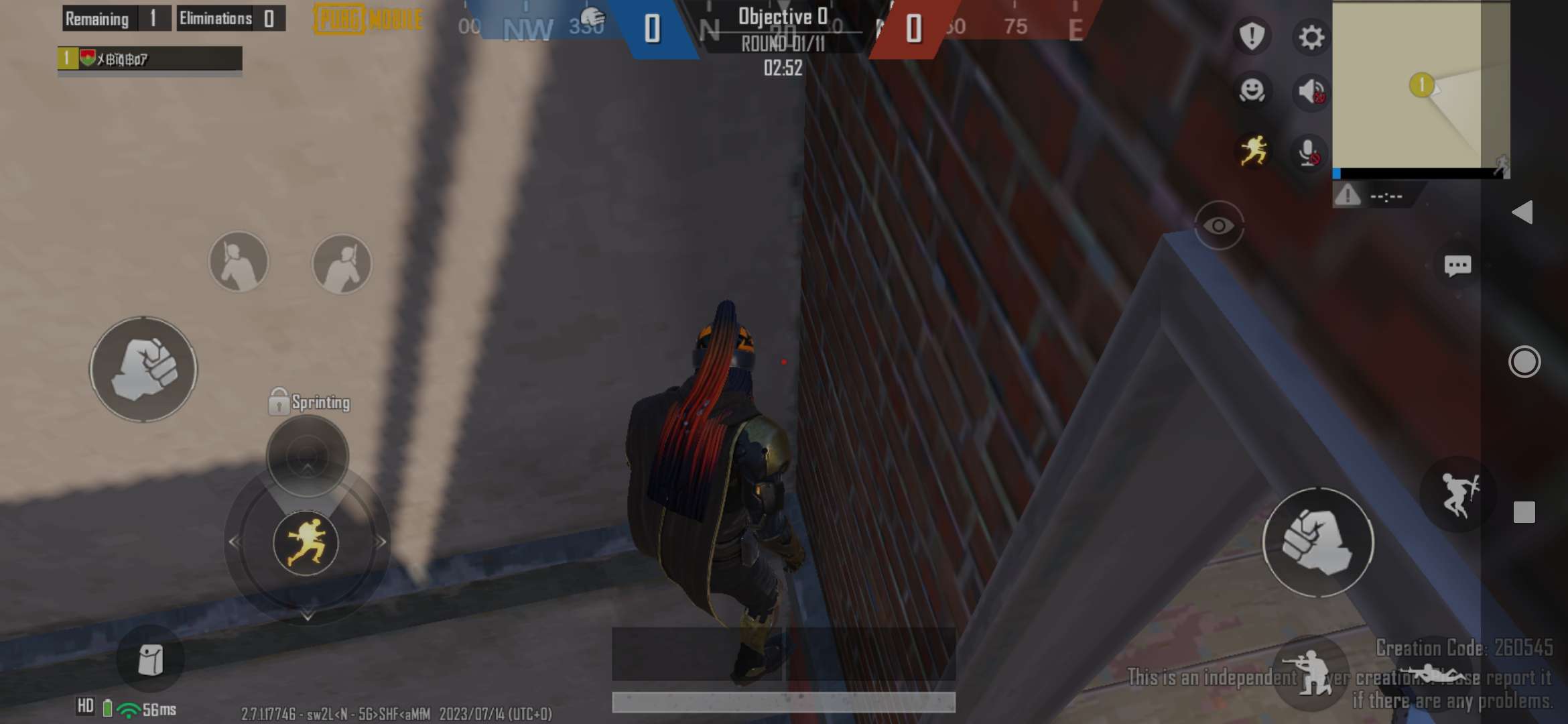The image size is (1568, 724).
Task: Expand the team name banner list
Action: (149, 59)
